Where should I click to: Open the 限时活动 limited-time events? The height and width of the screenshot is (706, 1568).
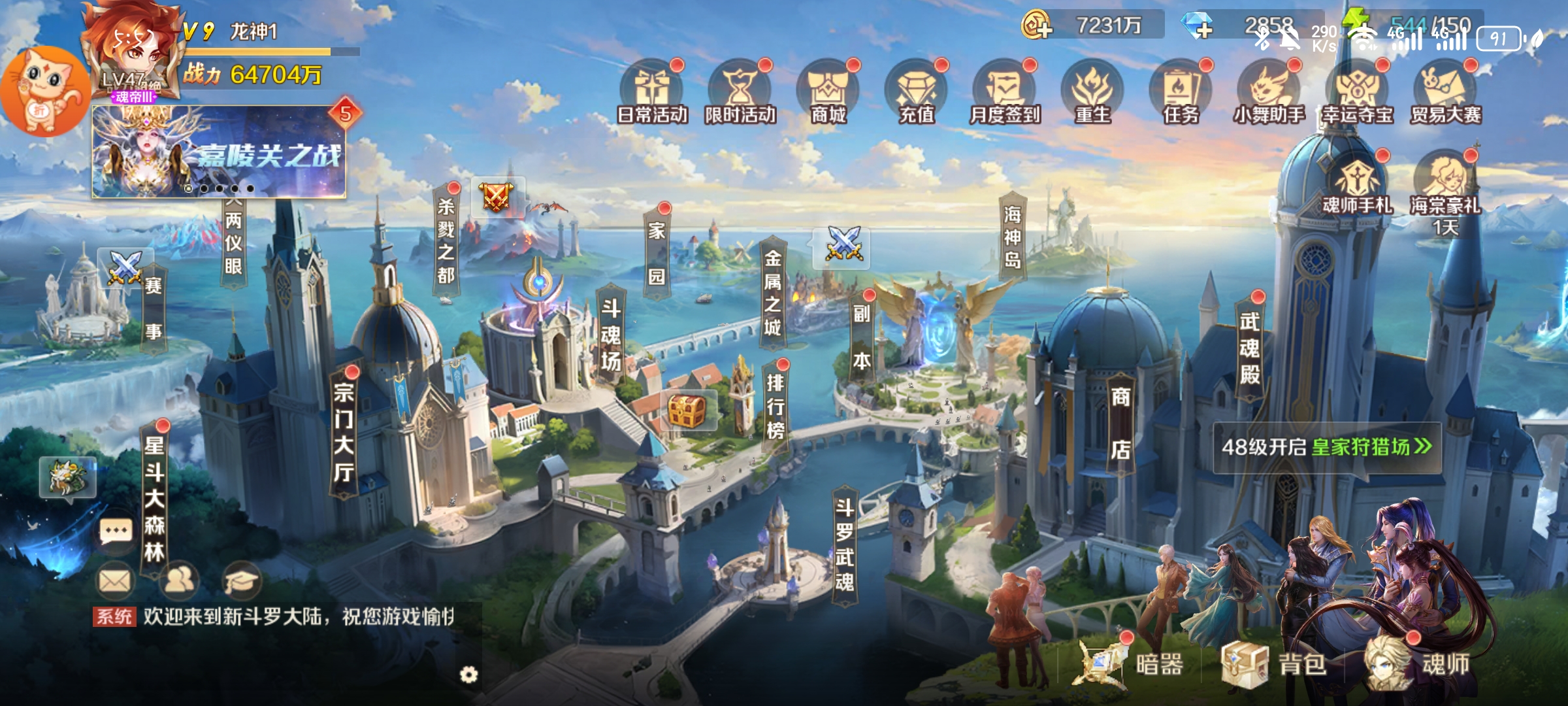tap(740, 92)
